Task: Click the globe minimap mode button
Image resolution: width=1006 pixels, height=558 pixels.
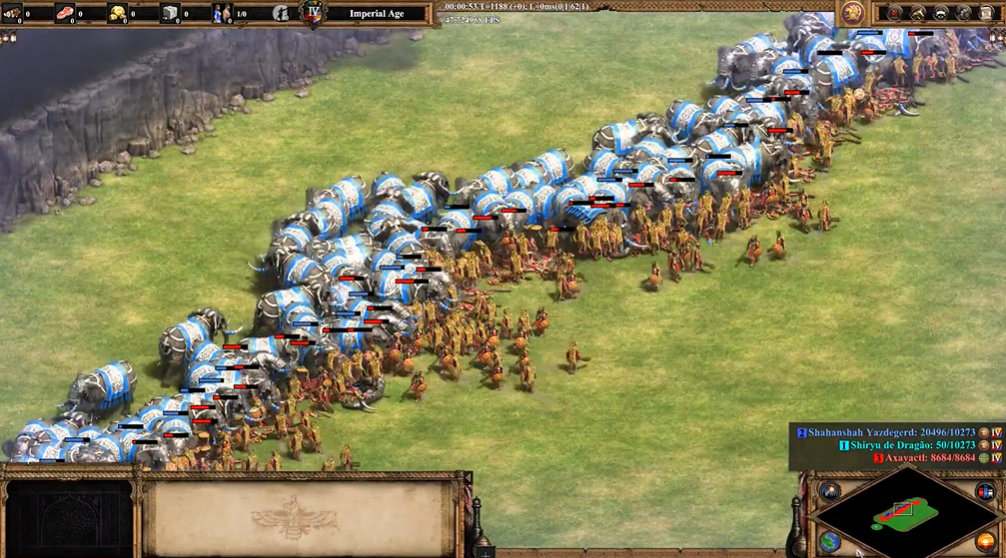Action: coord(831,541)
